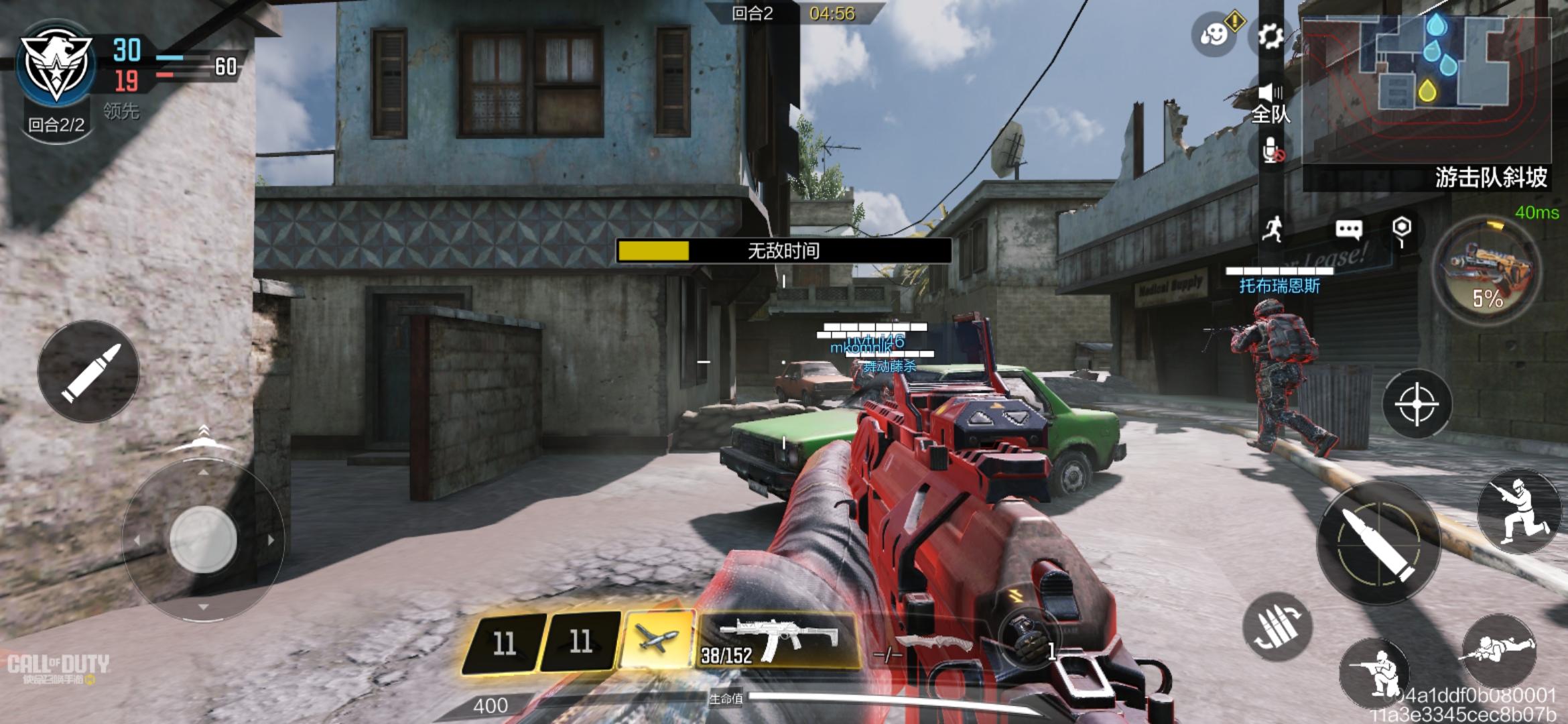Tap the aim-down-sights crosshair button
The height and width of the screenshot is (724, 1568).
click(1417, 404)
